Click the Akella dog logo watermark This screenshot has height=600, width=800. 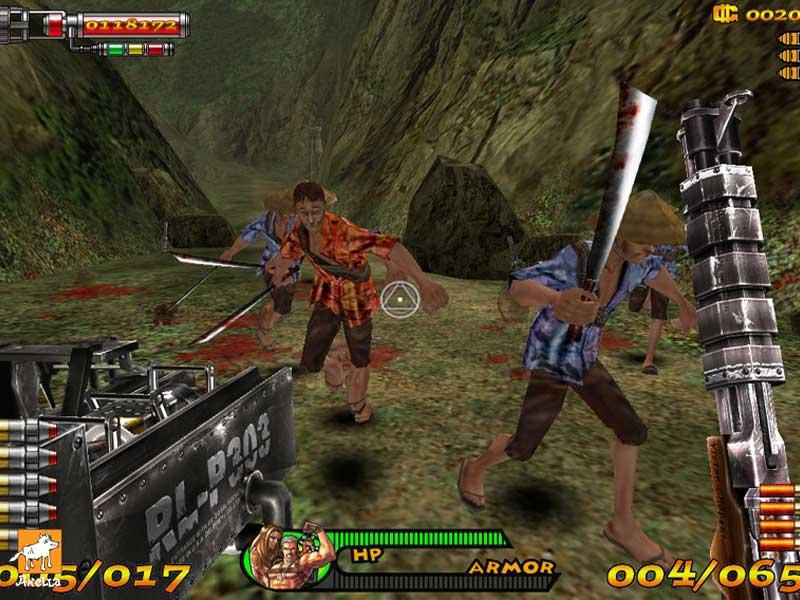click(36, 554)
